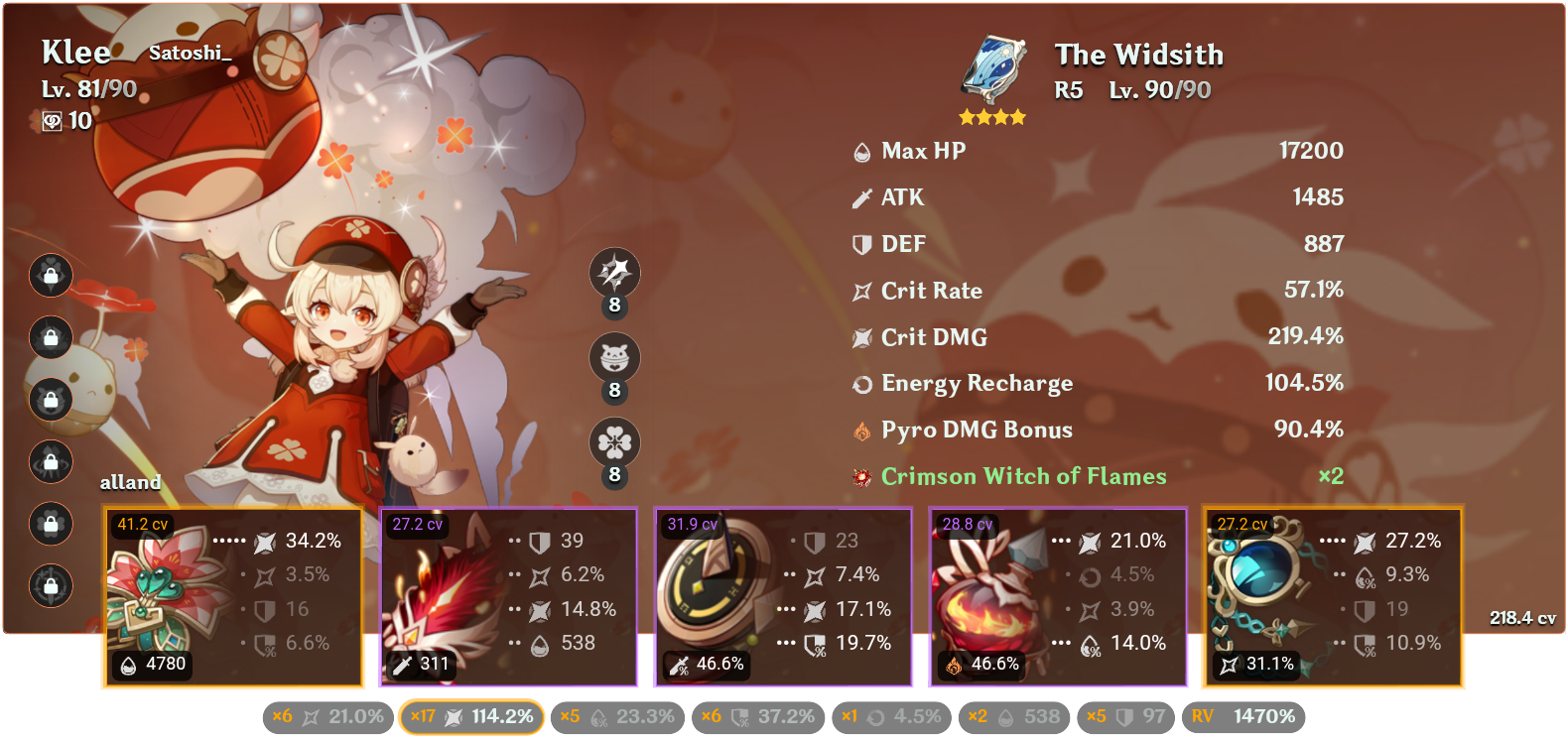This screenshot has height=741, width=1568.
Task: Click the alland username text
Action: (130, 483)
